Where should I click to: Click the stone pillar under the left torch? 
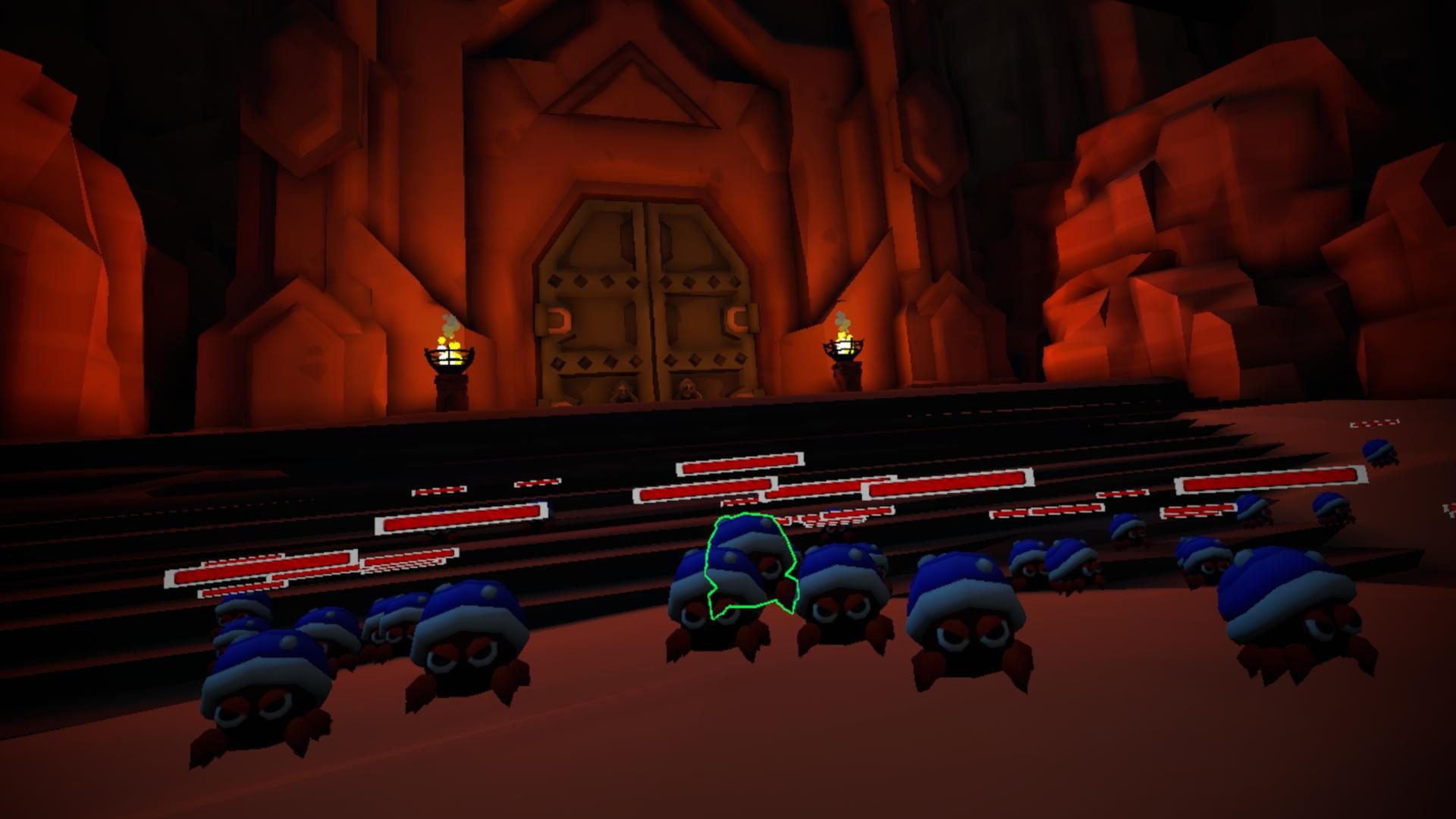pos(451,385)
